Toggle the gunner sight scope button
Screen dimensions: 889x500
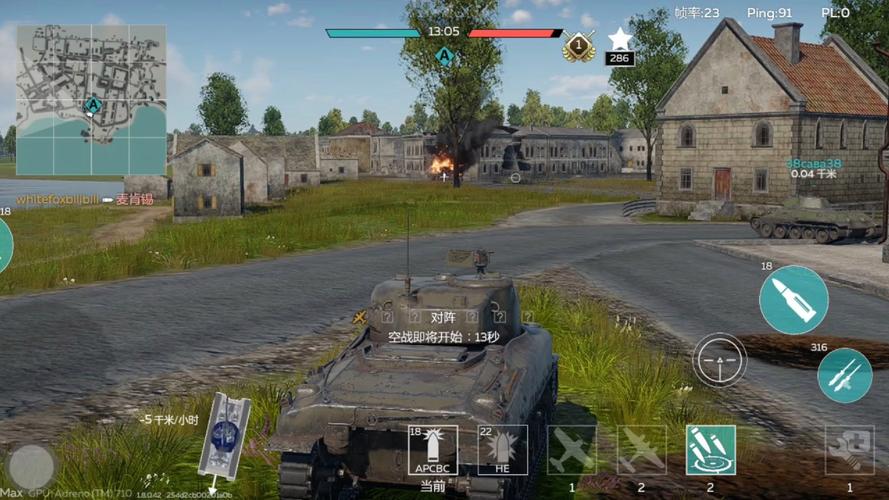tap(719, 359)
